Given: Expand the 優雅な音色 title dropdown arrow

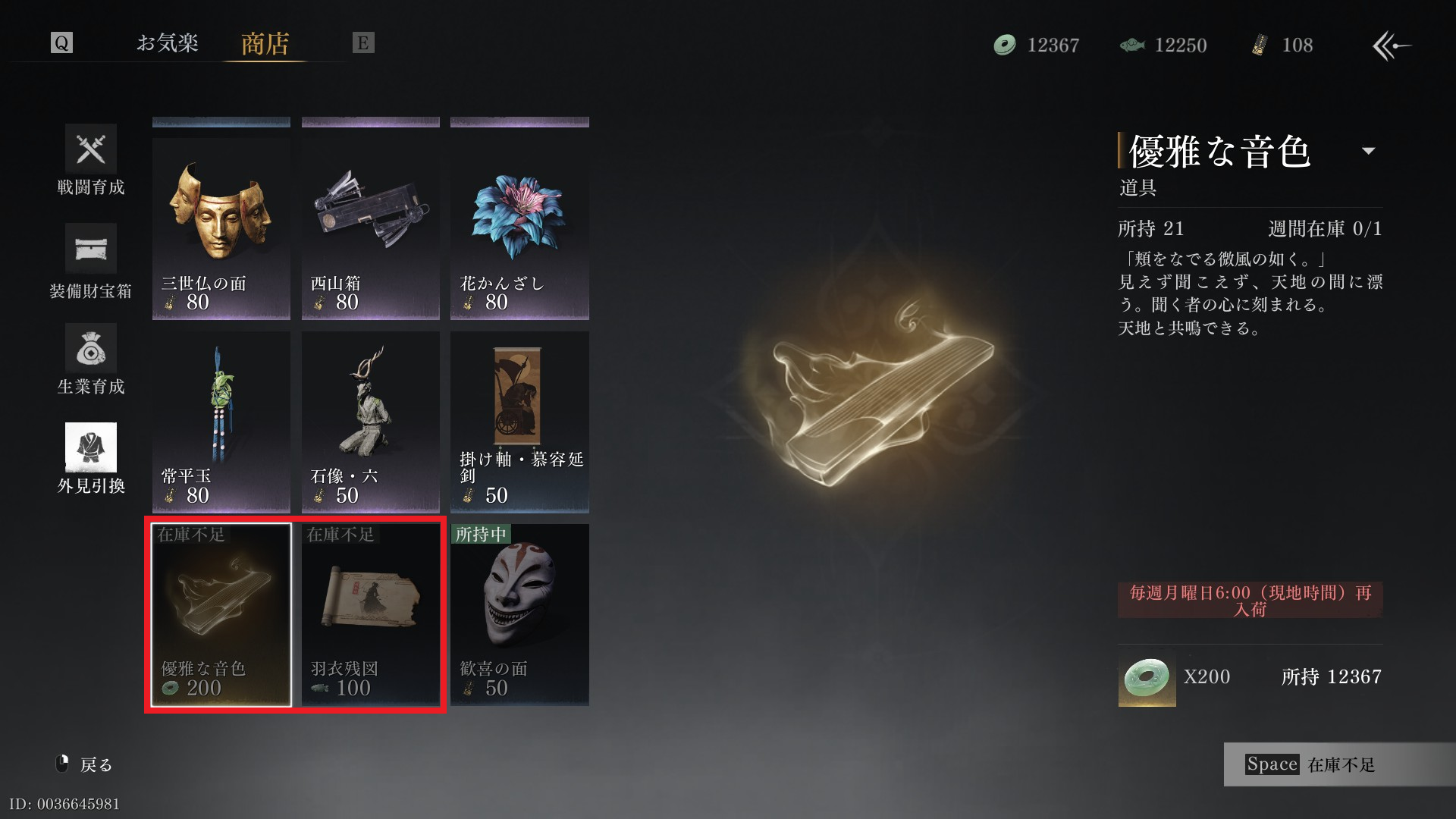Looking at the screenshot, I should pos(1369,151).
